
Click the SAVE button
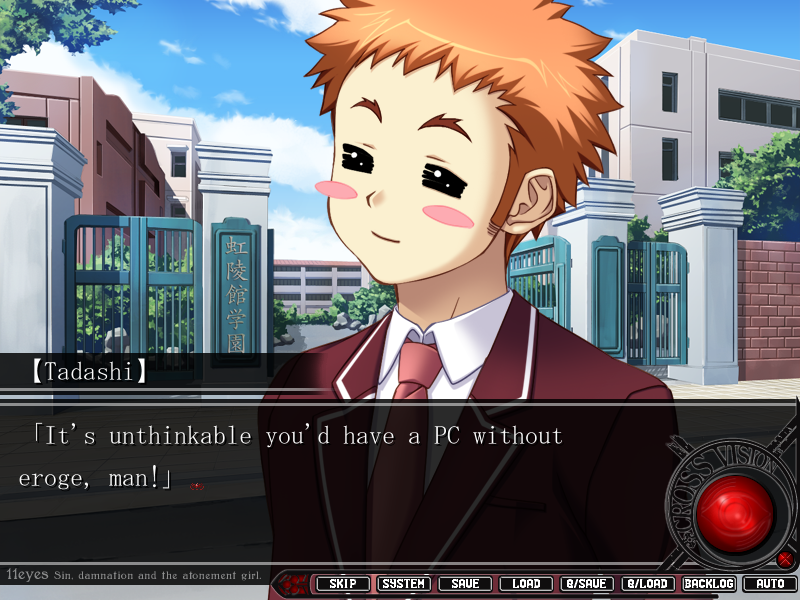tap(465, 584)
